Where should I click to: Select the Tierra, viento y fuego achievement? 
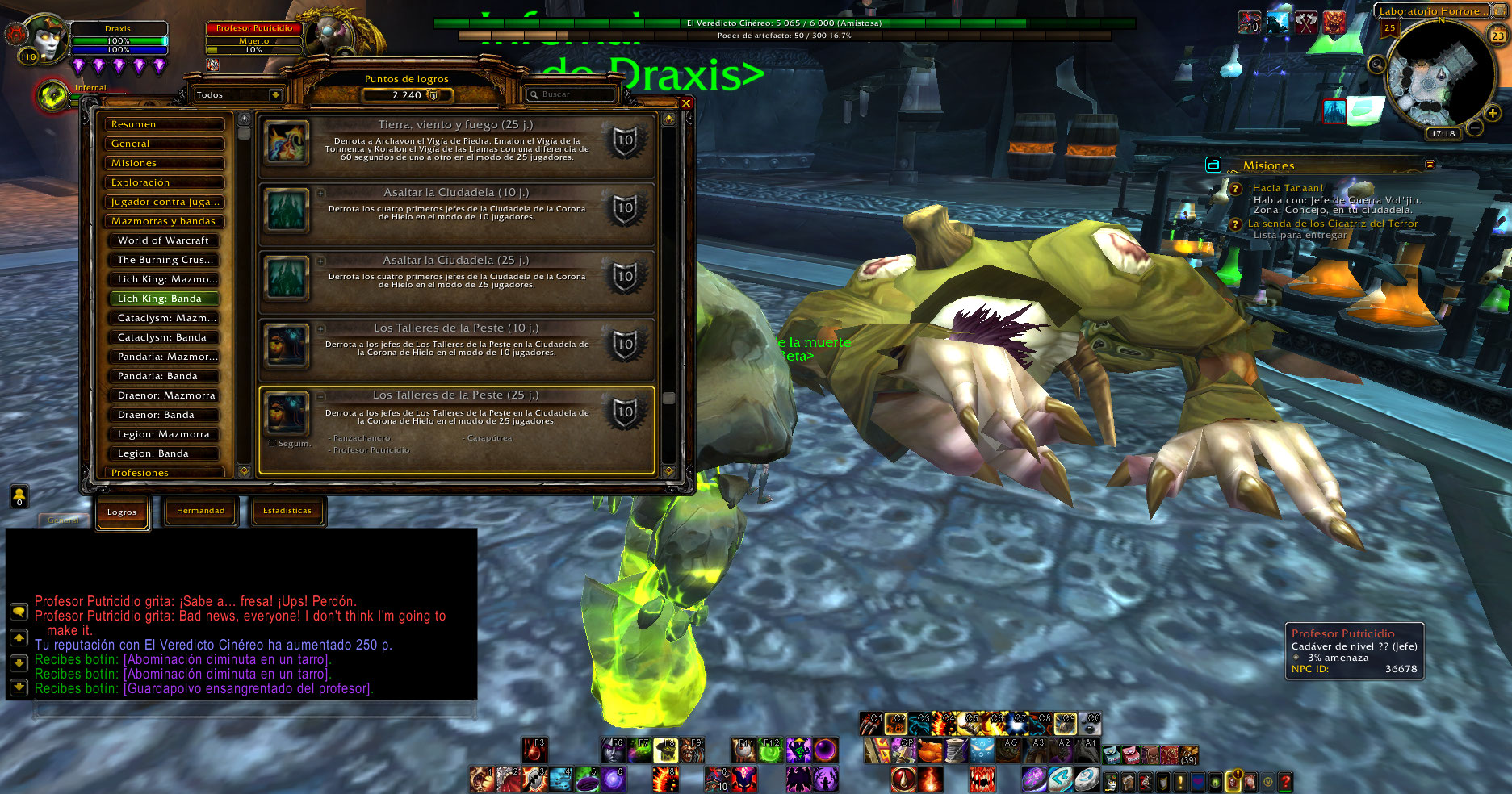(455, 140)
